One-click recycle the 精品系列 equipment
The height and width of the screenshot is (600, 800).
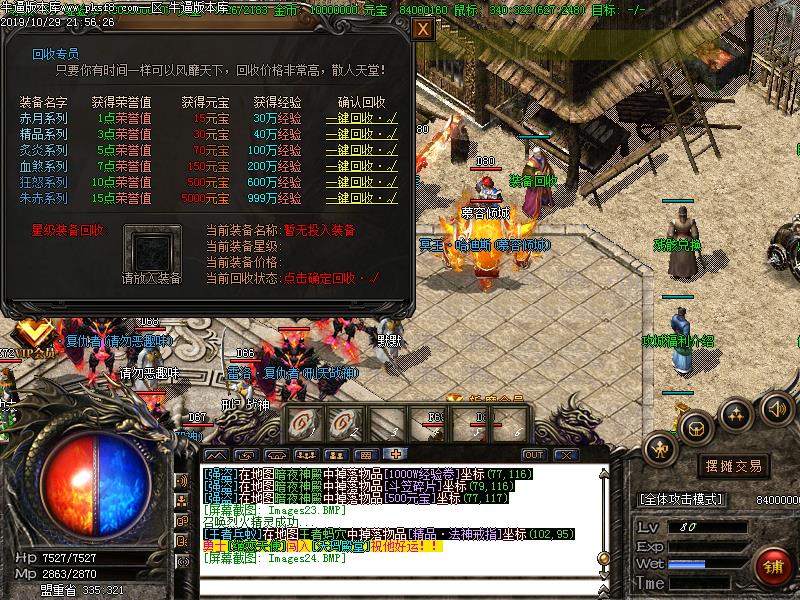pyautogui.click(x=361, y=134)
